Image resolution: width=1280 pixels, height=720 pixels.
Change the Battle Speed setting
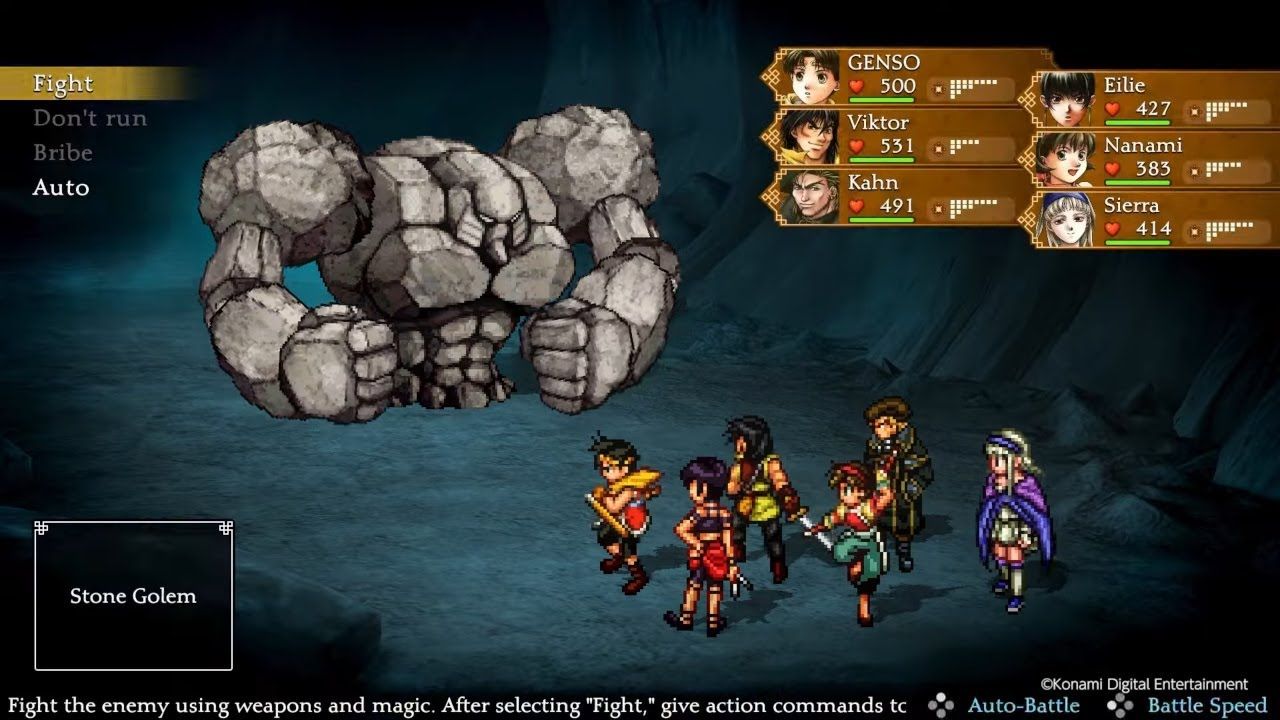pyautogui.click(x=1191, y=705)
